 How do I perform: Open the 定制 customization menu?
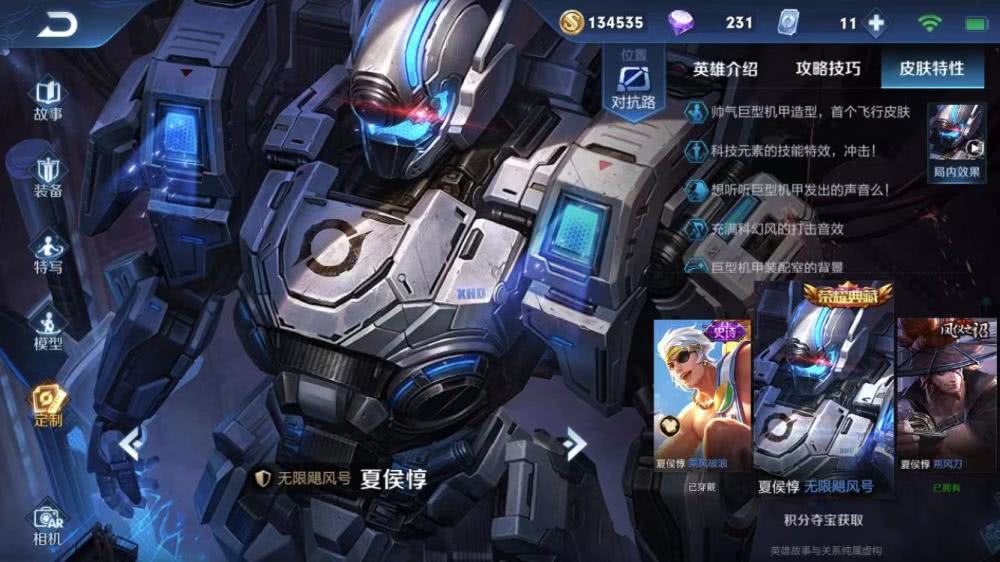point(48,405)
